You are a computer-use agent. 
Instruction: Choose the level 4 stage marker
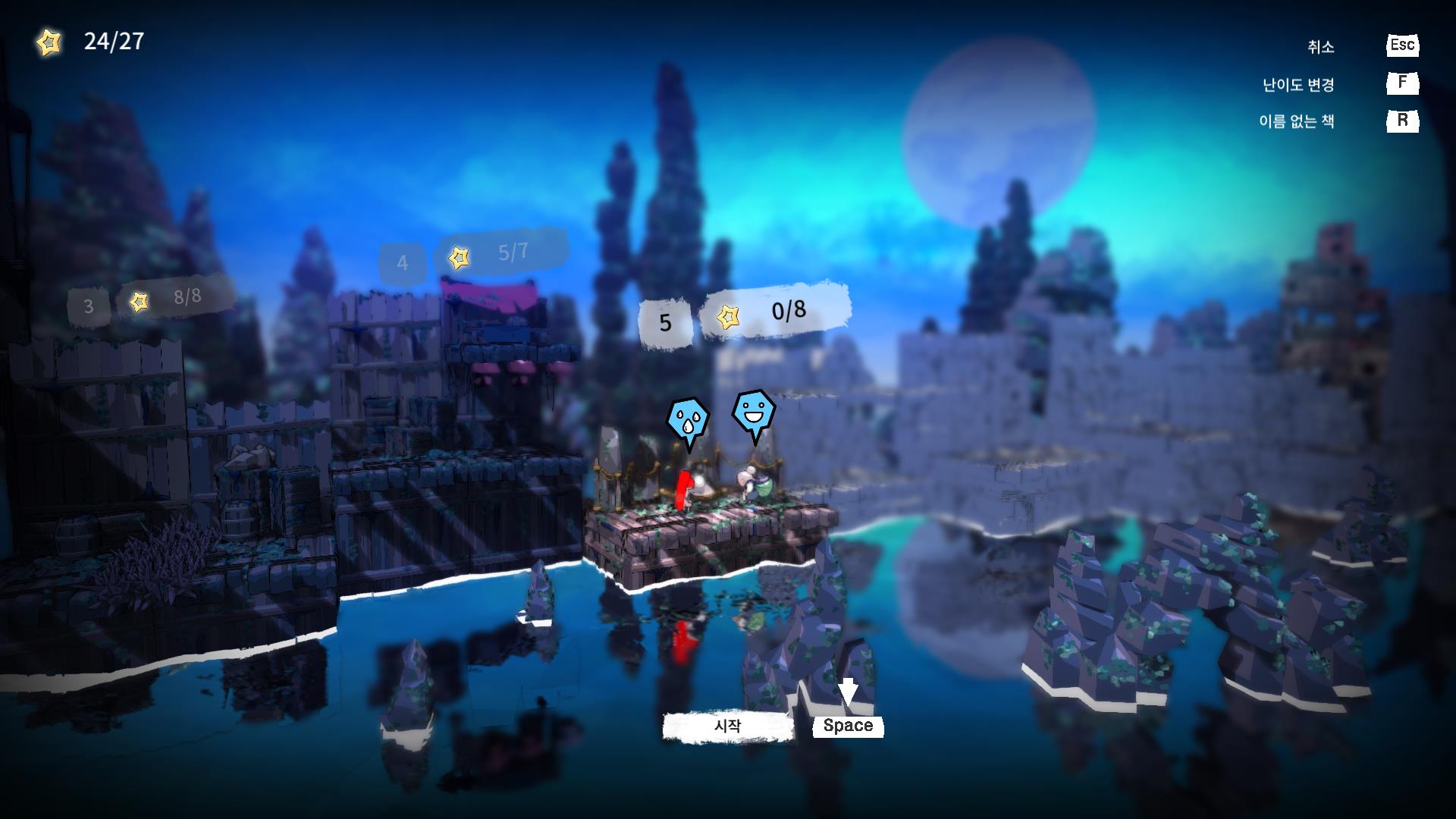tap(402, 263)
